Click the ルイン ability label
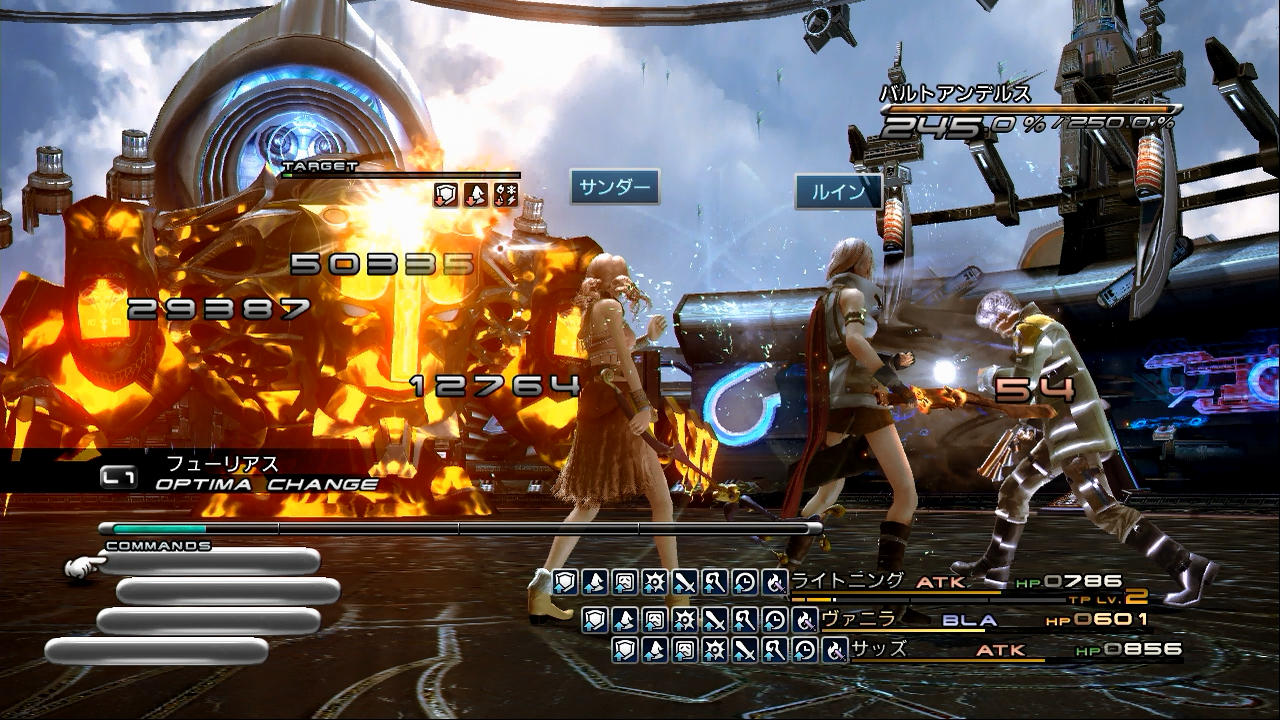1280x720 pixels. [838, 192]
